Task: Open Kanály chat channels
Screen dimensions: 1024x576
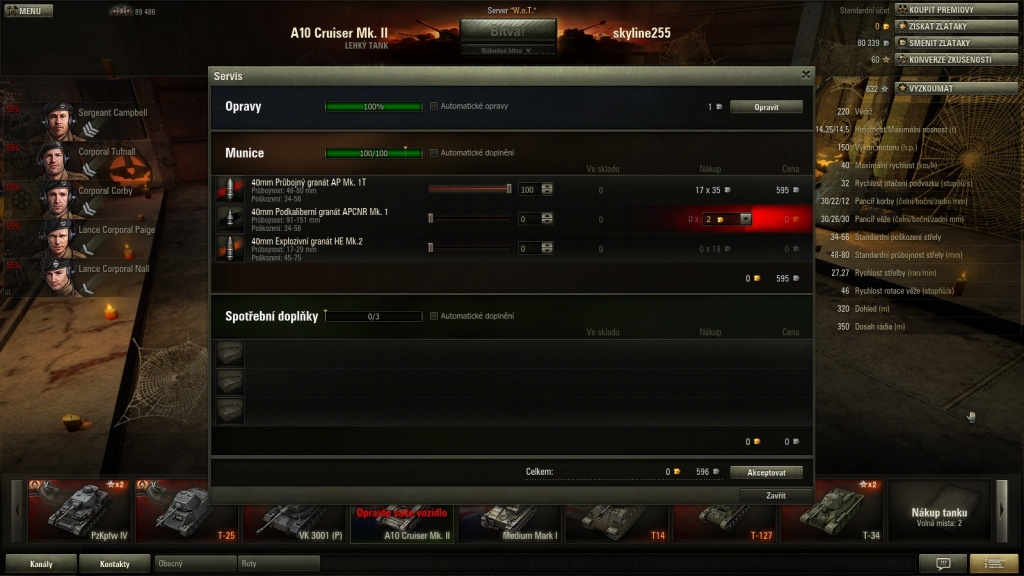Action: coord(41,564)
